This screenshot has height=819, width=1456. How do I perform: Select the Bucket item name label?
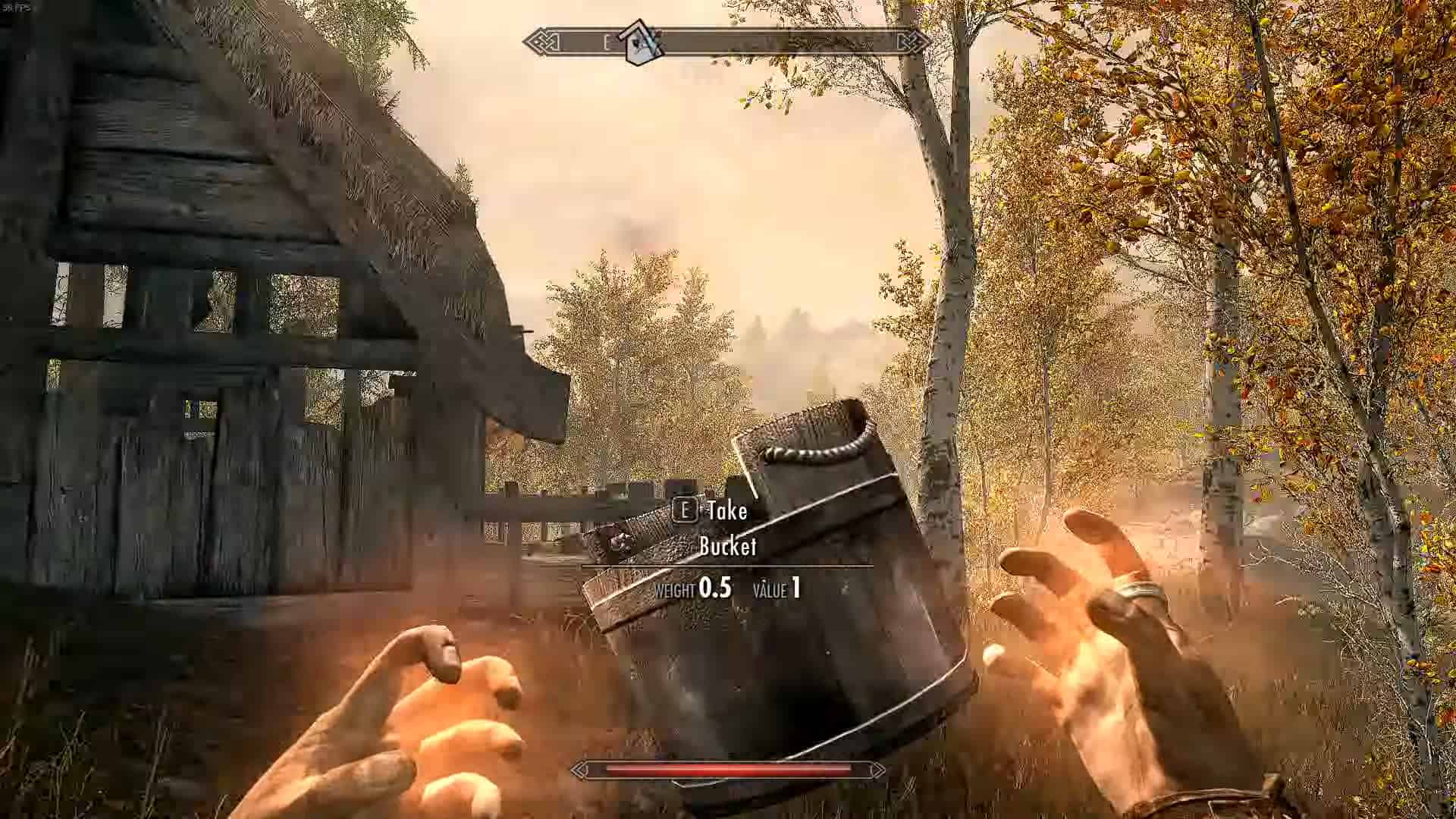click(x=729, y=546)
